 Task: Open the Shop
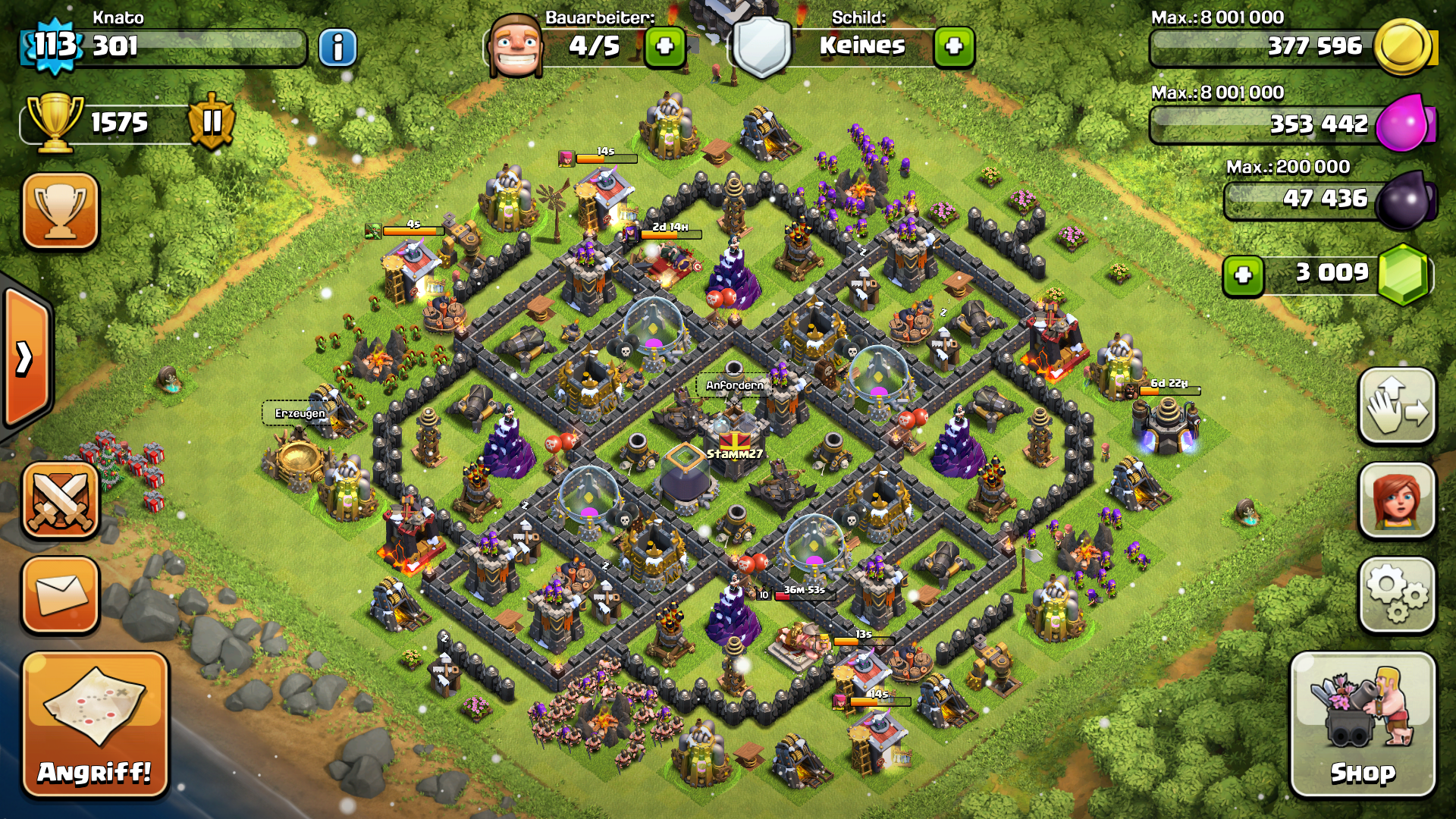(1363, 724)
